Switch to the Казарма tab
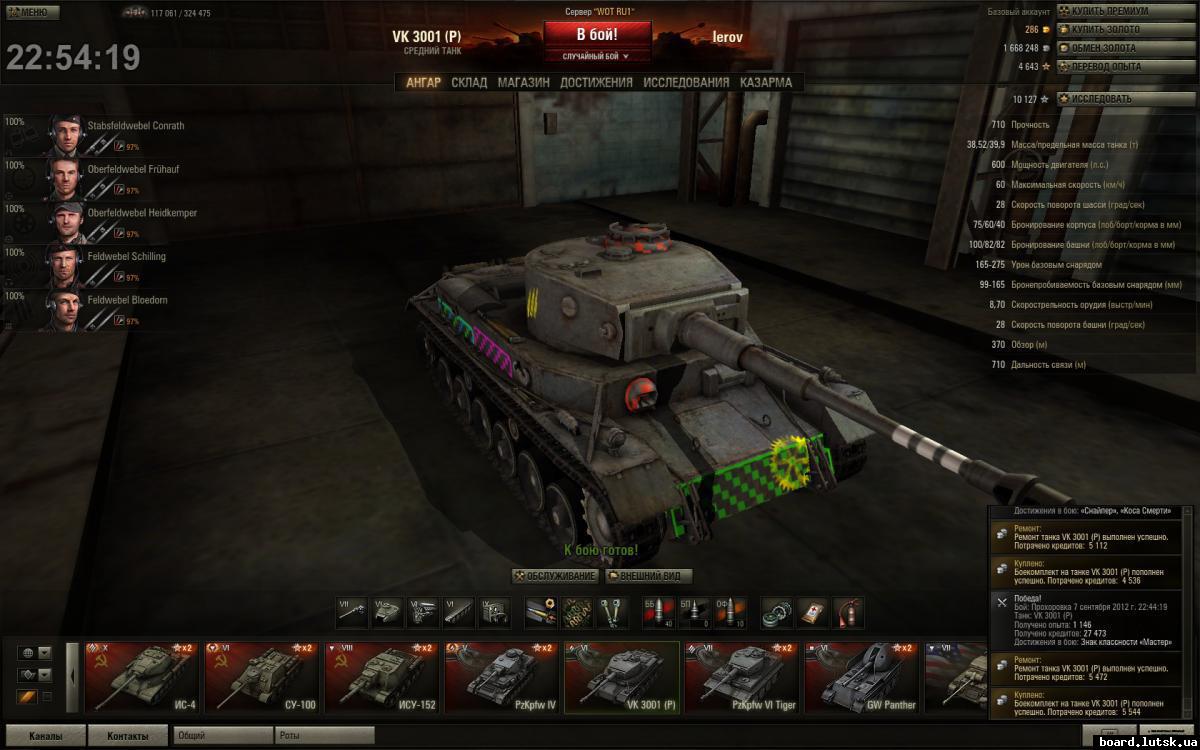 click(x=766, y=83)
